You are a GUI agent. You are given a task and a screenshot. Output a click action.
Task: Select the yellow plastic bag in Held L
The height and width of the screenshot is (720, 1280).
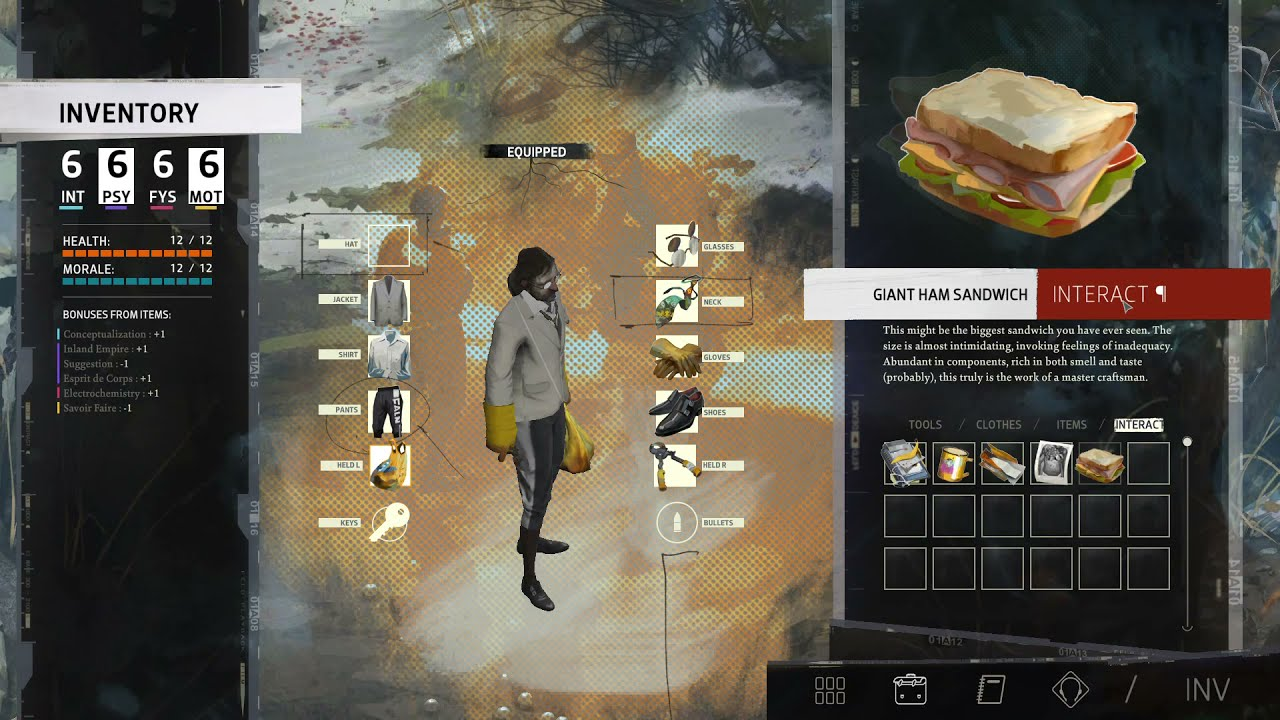click(389, 466)
